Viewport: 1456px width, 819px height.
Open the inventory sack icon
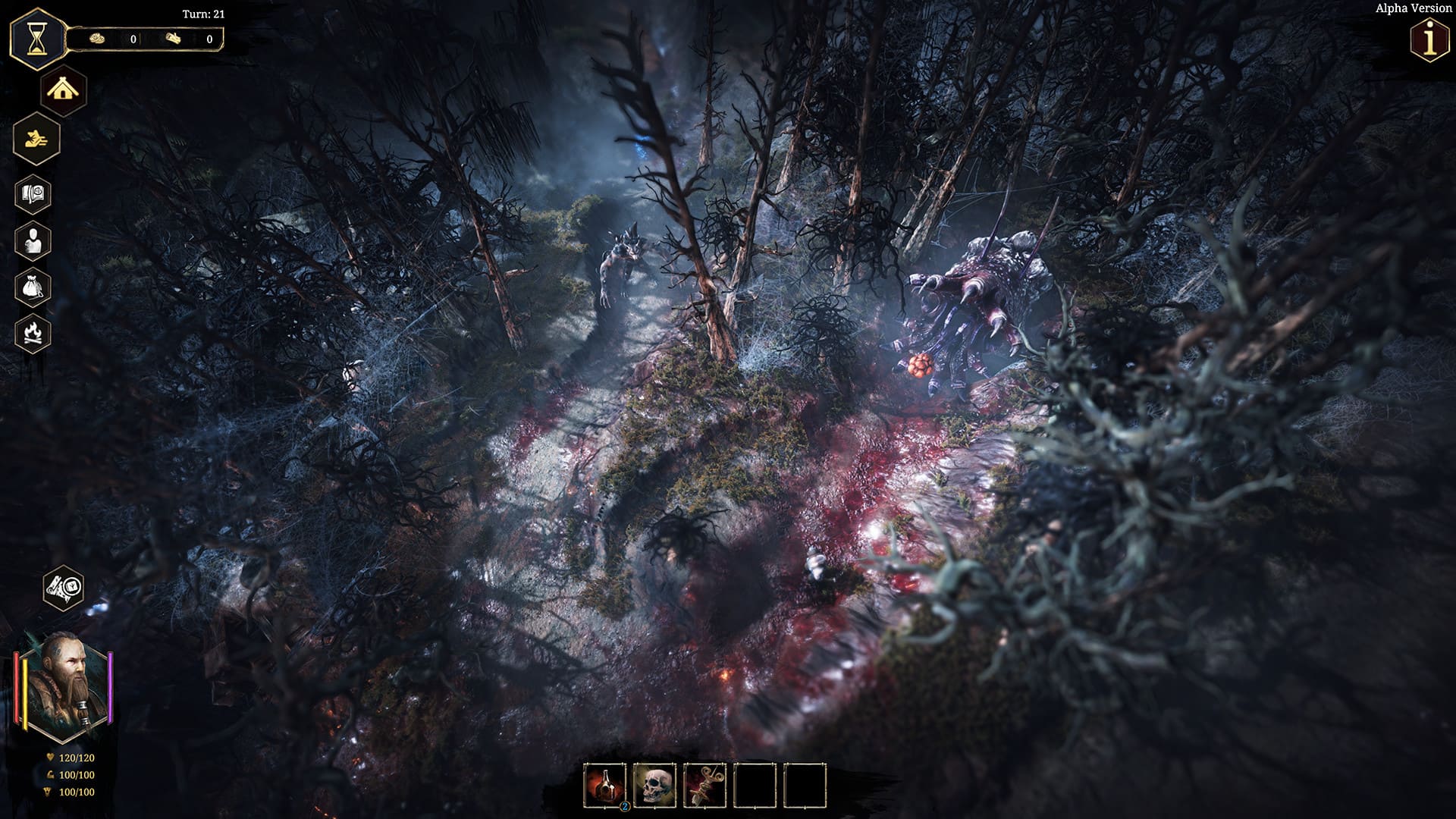pos(33,287)
